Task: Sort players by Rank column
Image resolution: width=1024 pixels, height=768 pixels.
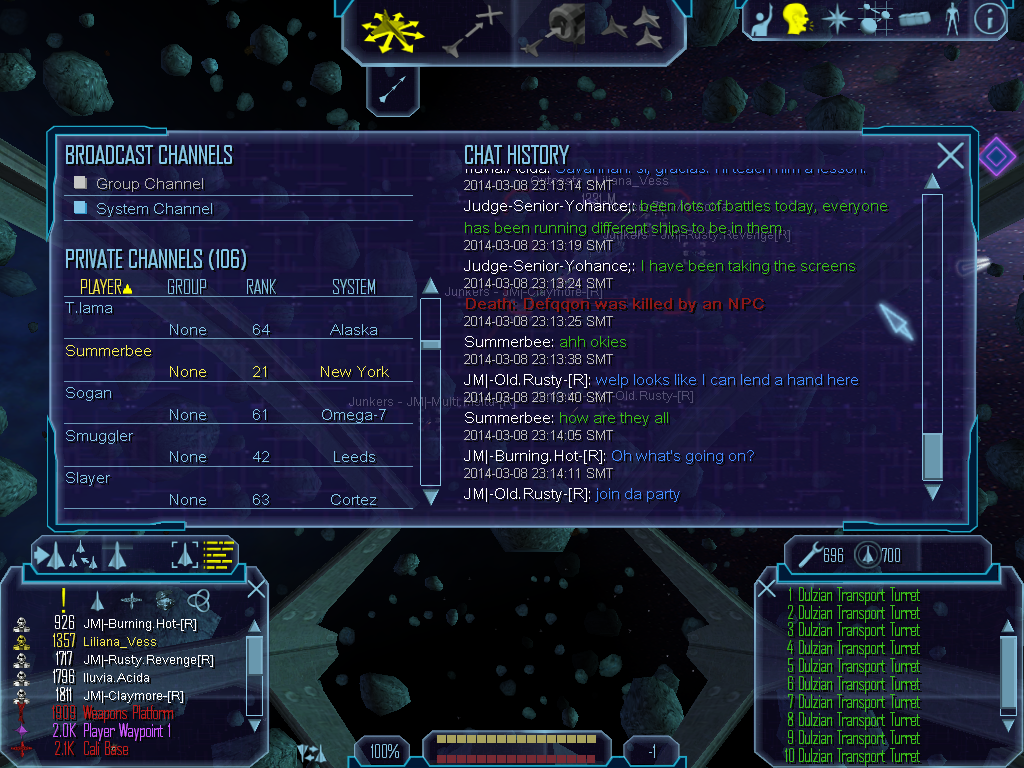Action: (261, 287)
